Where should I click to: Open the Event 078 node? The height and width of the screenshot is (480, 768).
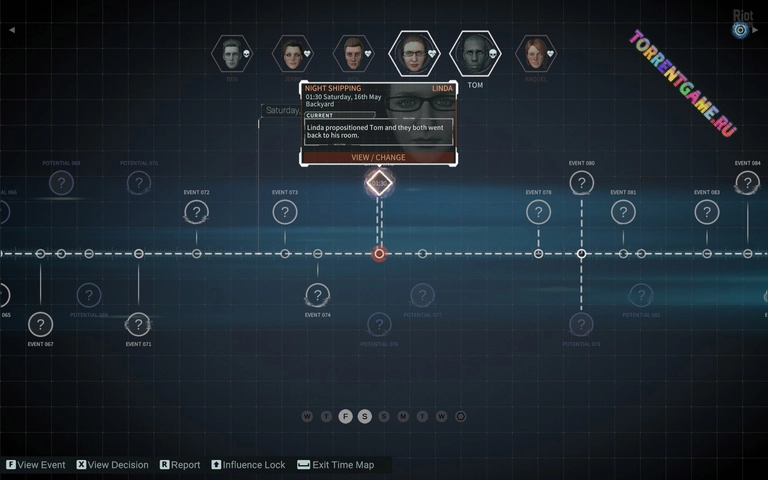[539, 212]
